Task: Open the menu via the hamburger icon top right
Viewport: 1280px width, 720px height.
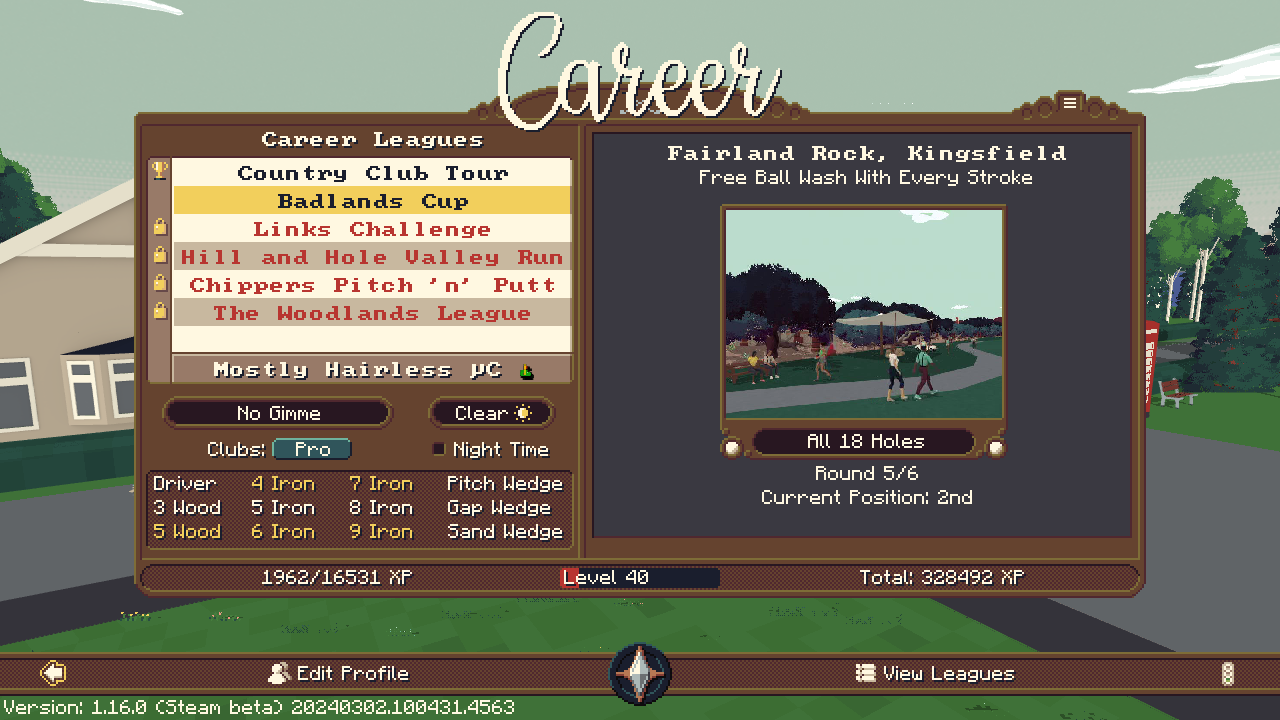Action: click(x=1070, y=103)
